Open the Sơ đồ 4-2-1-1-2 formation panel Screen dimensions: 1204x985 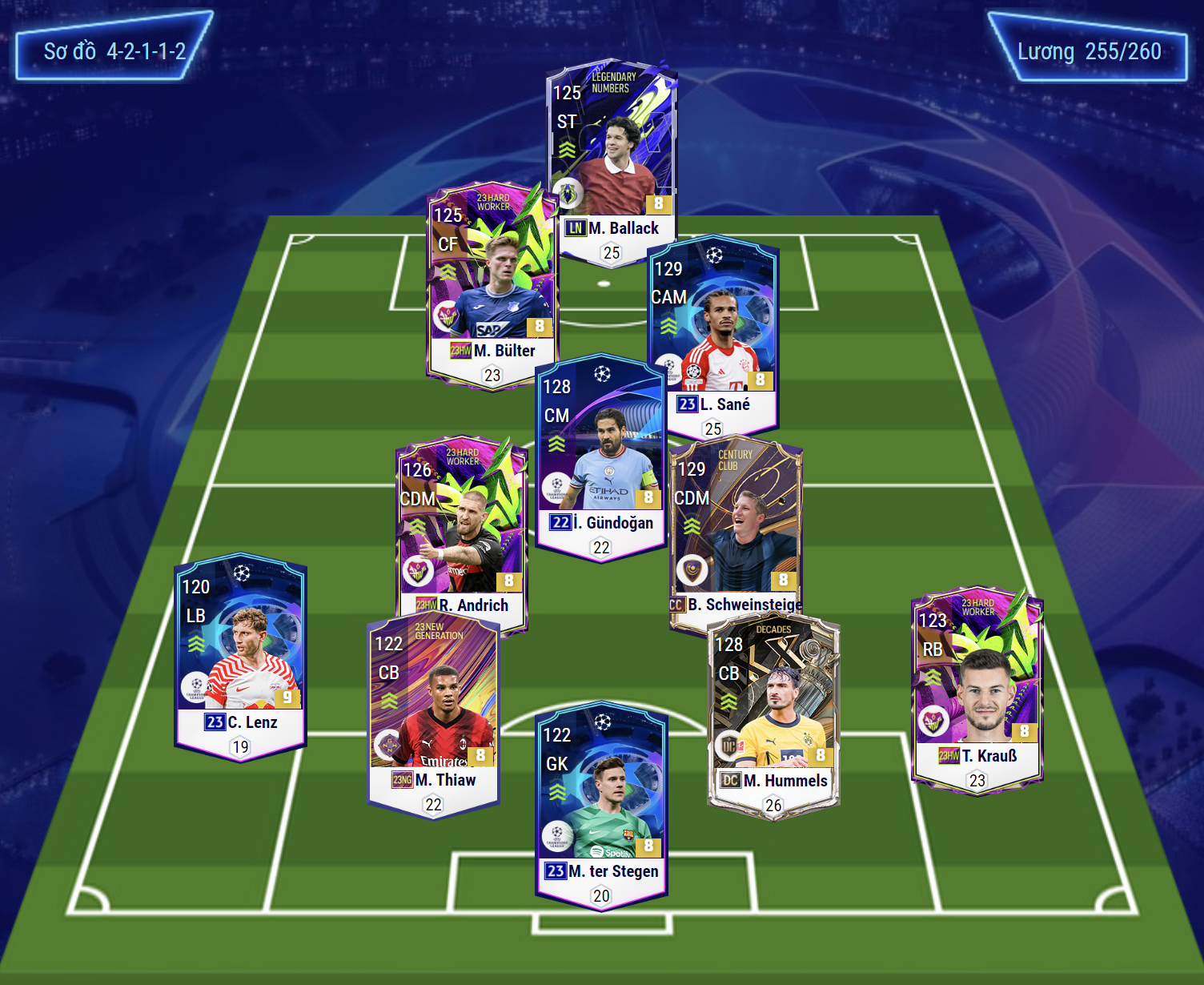click(x=114, y=52)
